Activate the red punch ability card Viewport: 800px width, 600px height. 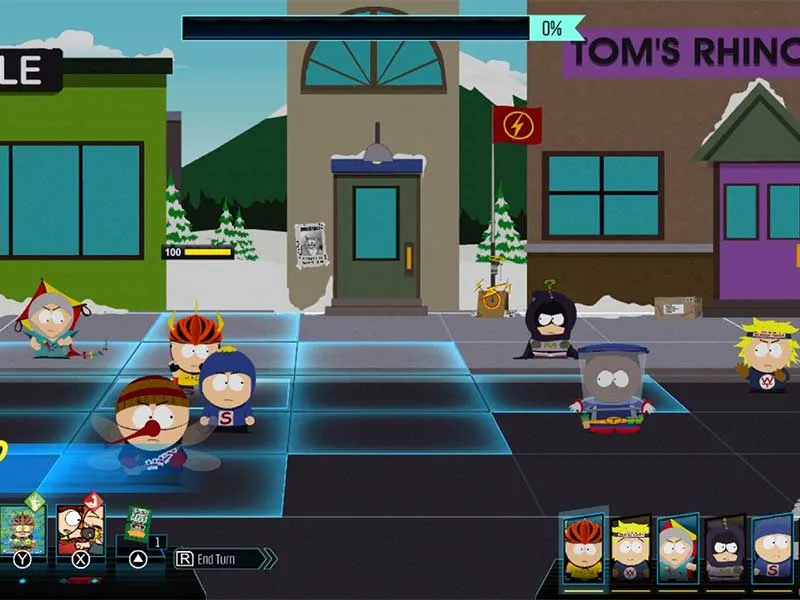(x=80, y=528)
